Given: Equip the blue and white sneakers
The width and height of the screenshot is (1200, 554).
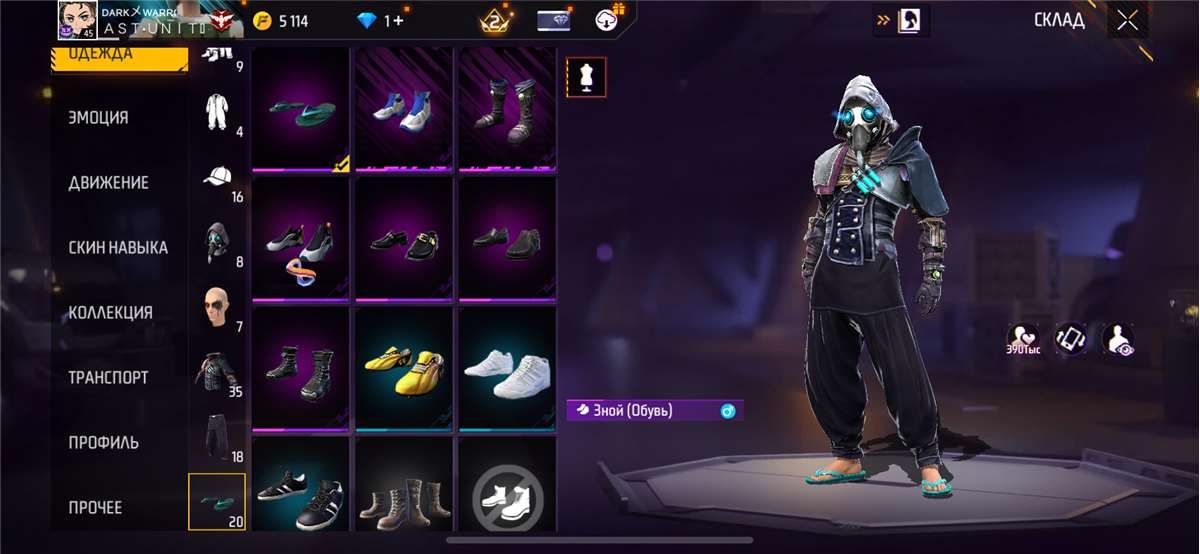Looking at the screenshot, I should [404, 109].
